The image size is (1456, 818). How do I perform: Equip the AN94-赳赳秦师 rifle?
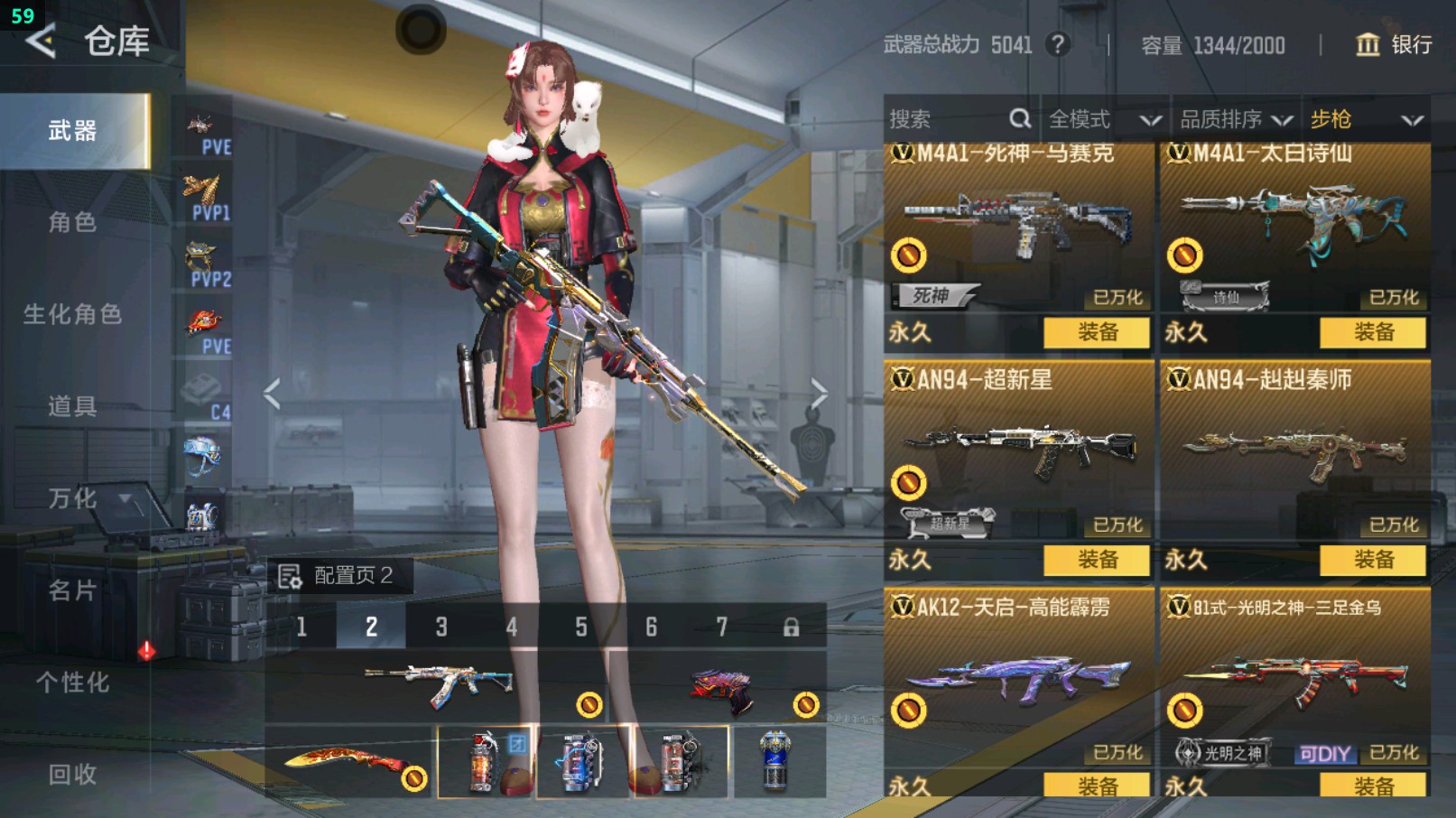click(x=1372, y=560)
